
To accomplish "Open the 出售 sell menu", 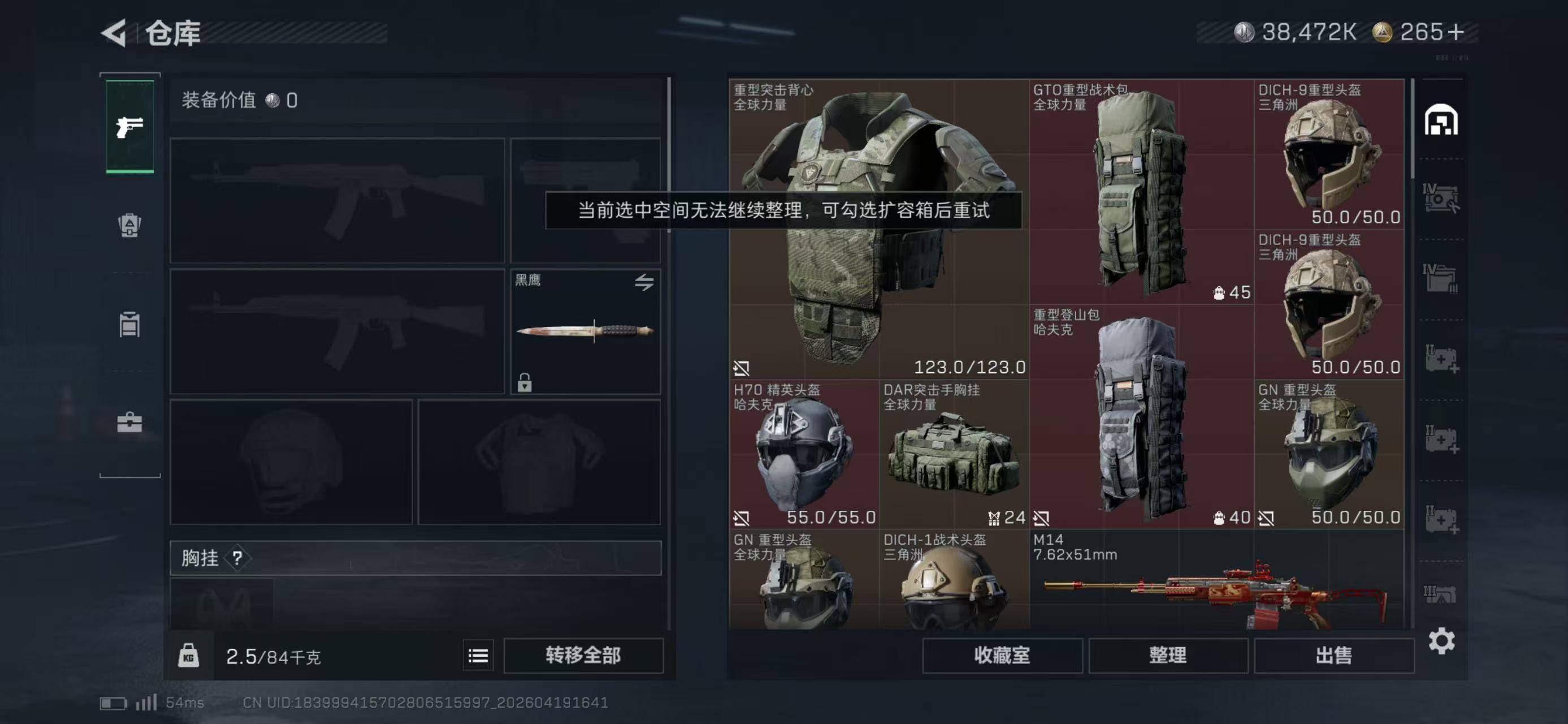I will point(1333,655).
